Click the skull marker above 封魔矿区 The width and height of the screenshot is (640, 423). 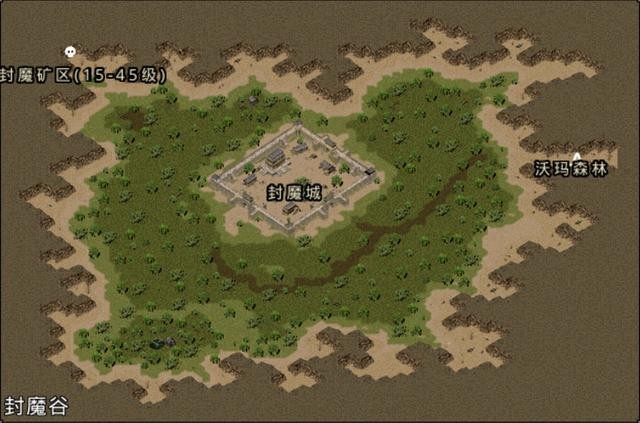(69, 52)
